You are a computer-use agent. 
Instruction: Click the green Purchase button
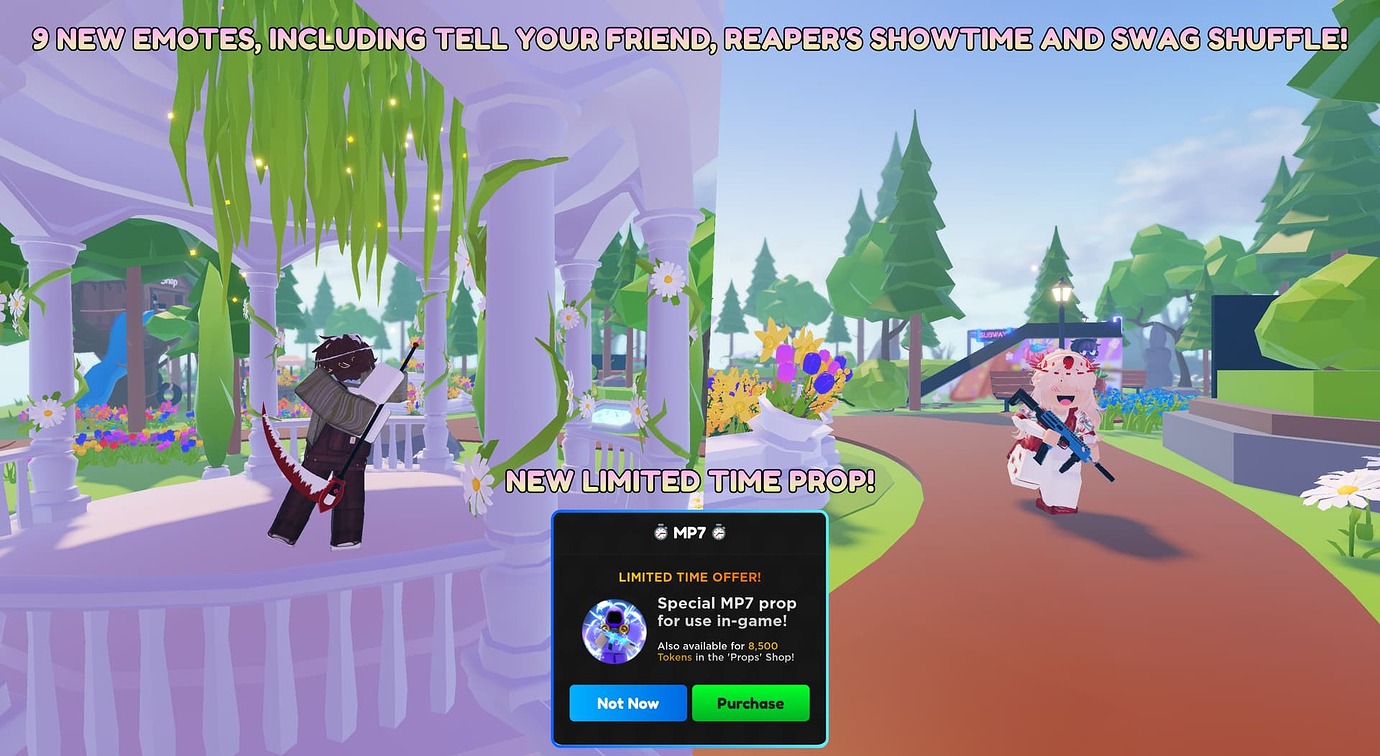tap(751, 703)
